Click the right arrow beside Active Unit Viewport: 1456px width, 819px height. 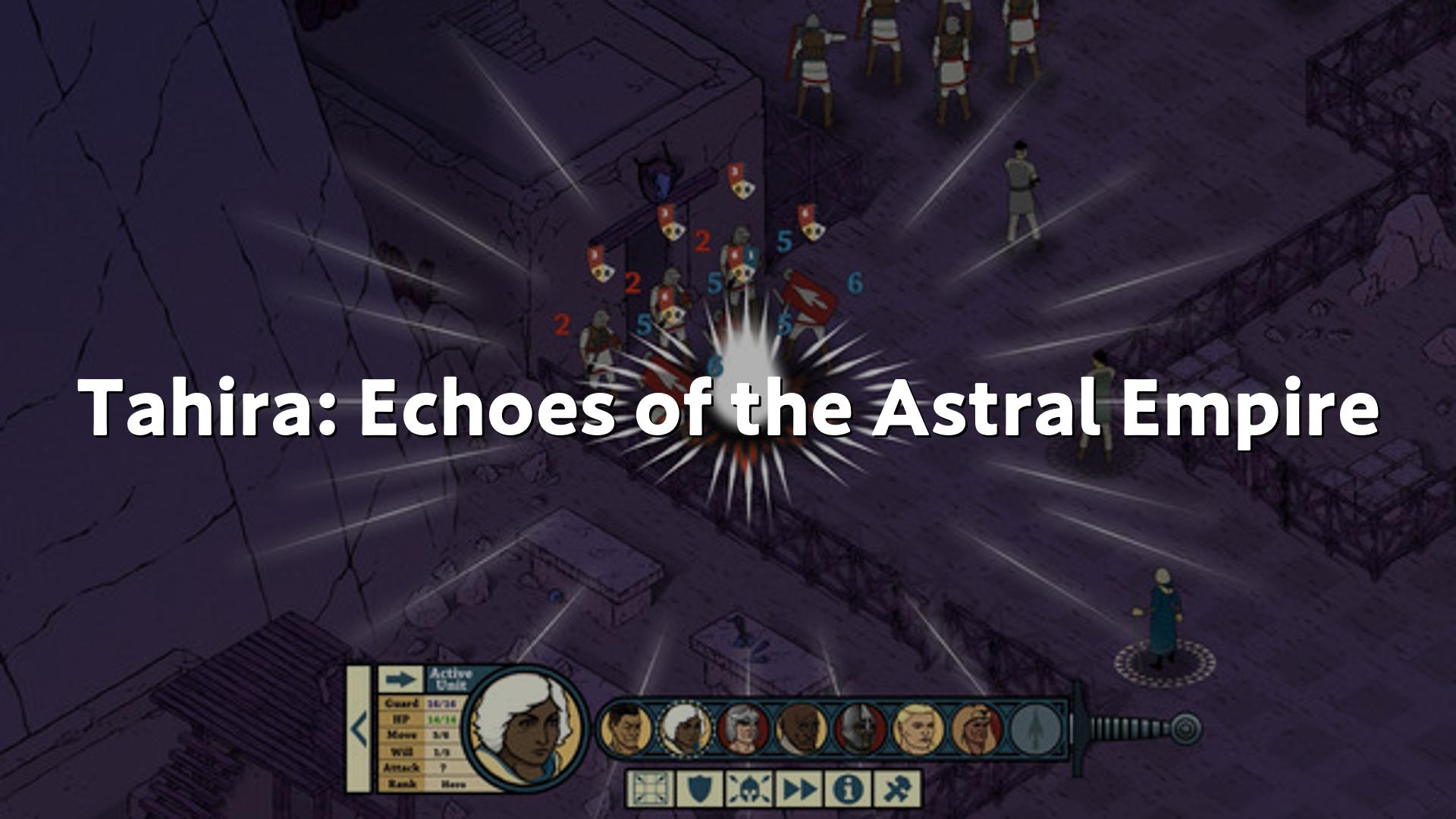click(400, 679)
